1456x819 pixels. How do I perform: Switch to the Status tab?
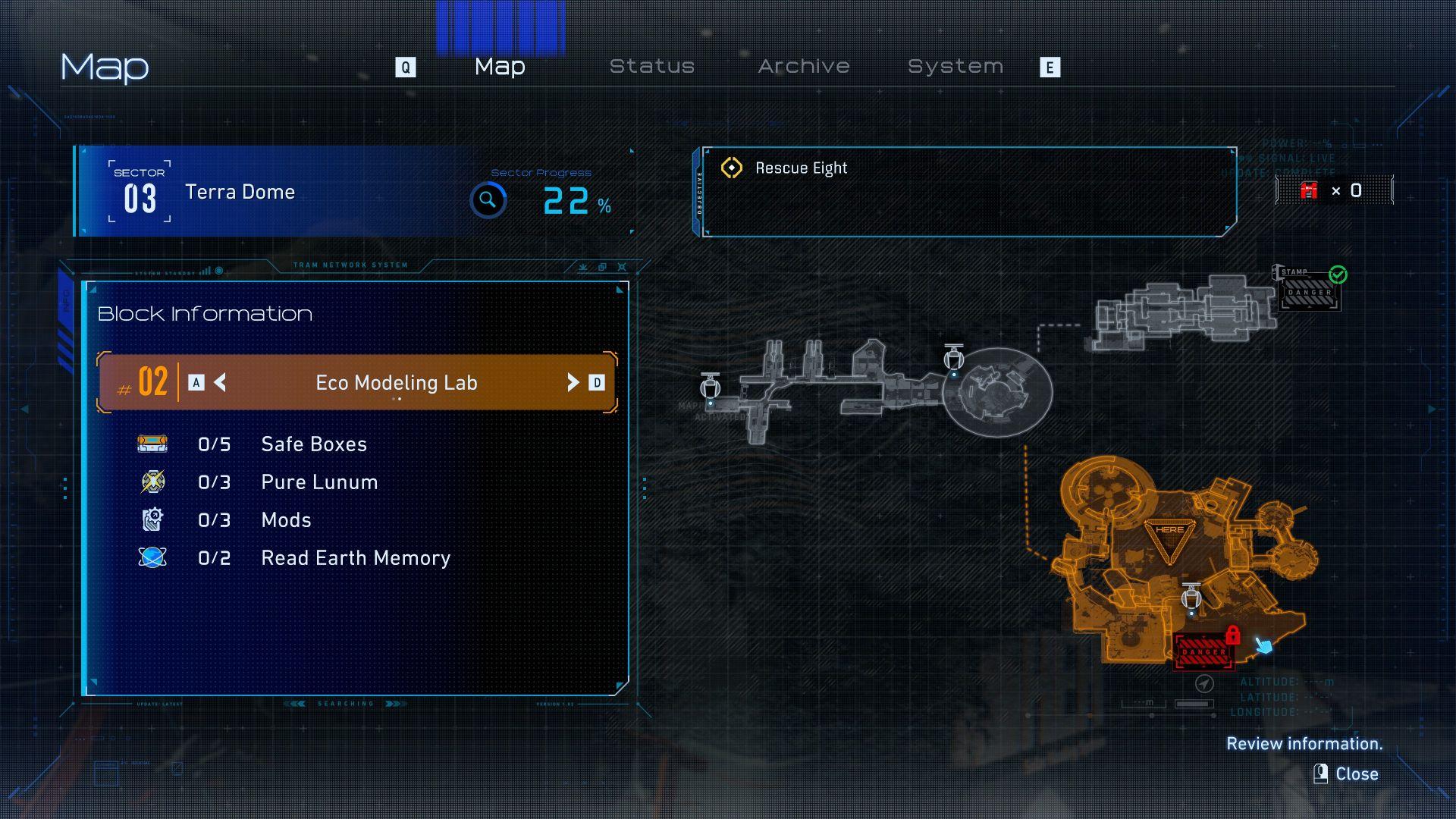pyautogui.click(x=652, y=67)
